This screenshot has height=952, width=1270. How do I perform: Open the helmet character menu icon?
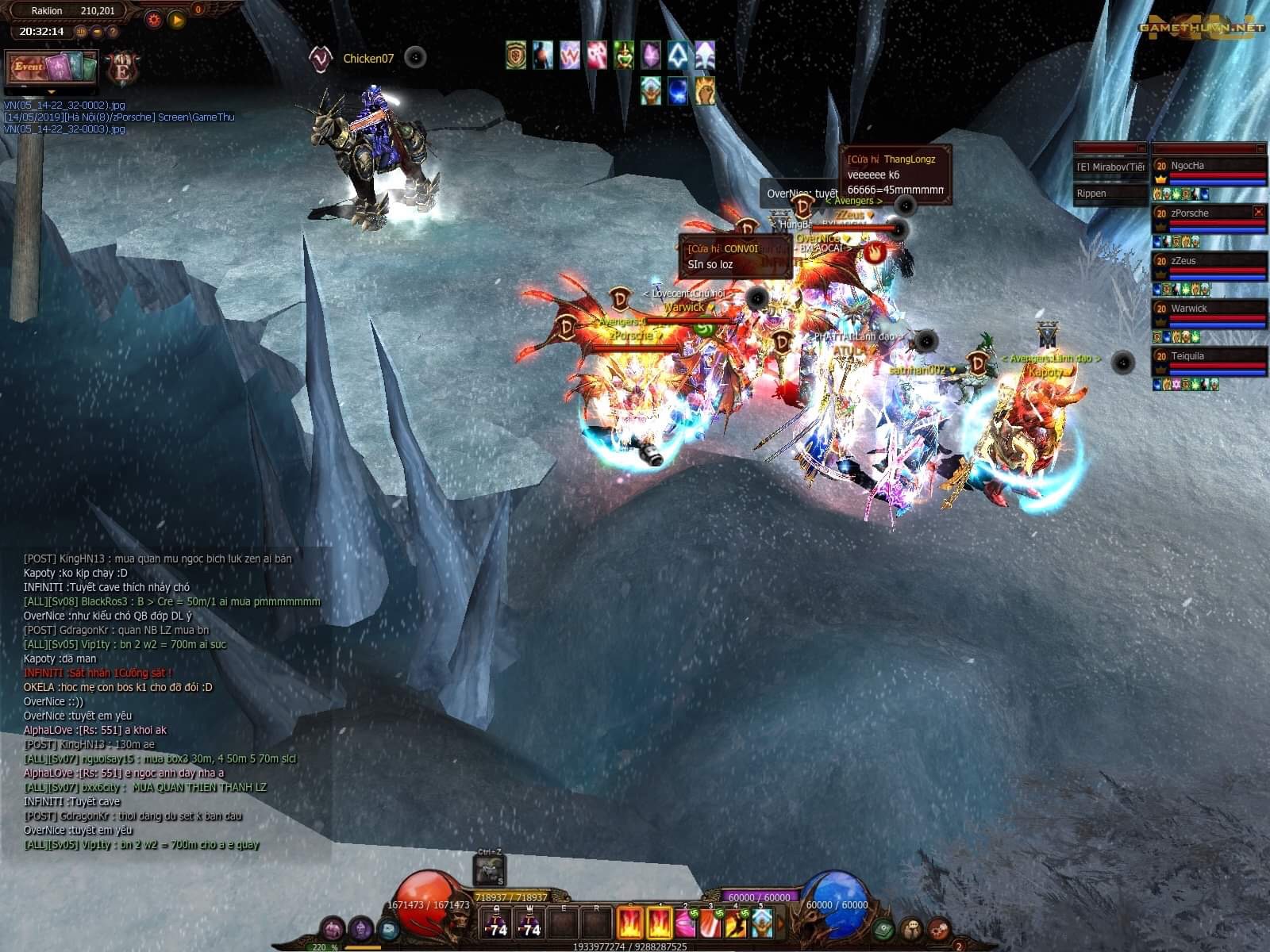[x=361, y=927]
